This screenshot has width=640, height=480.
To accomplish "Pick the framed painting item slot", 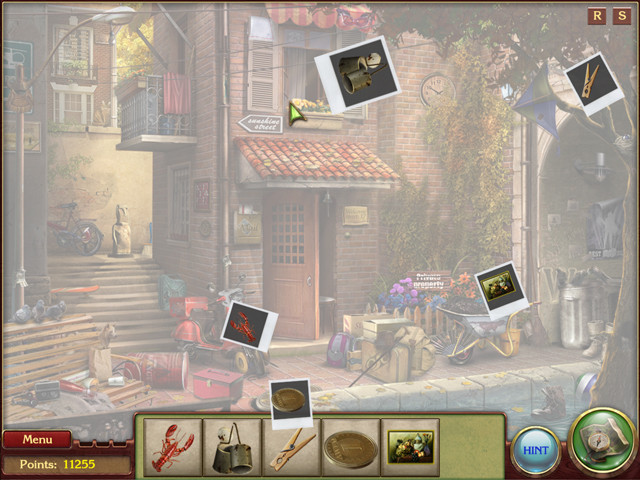I will pos(410,446).
